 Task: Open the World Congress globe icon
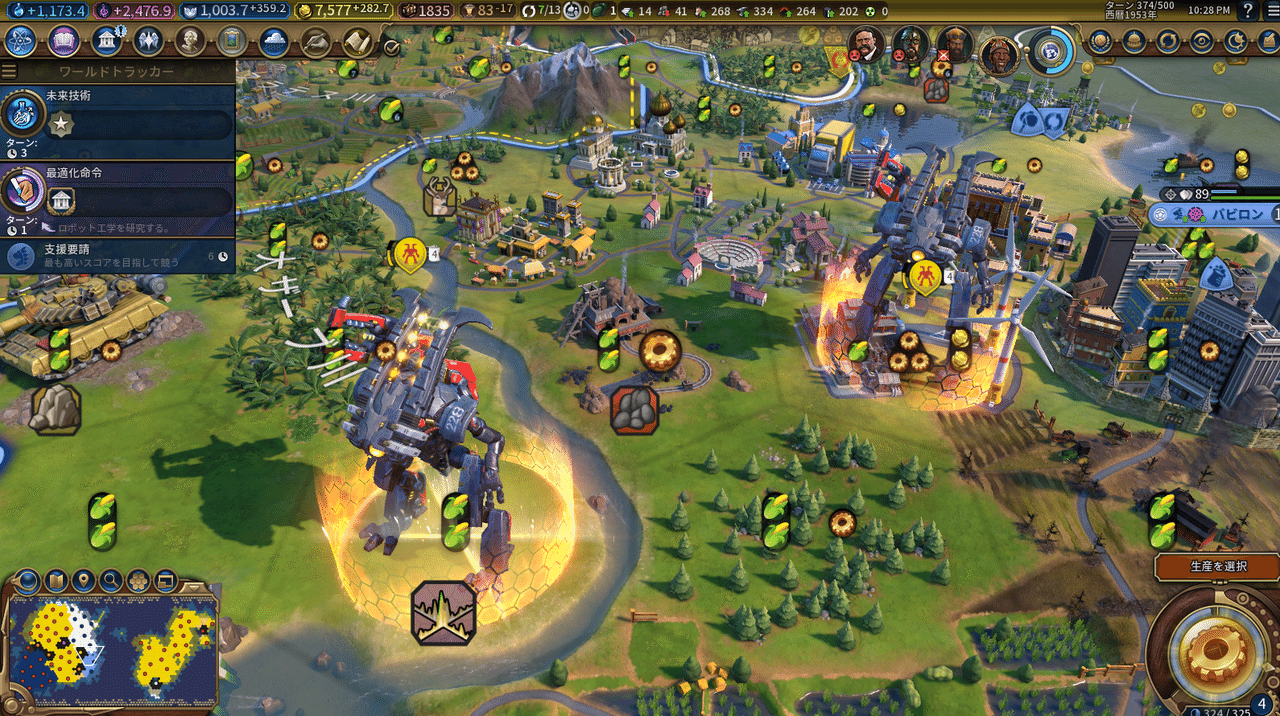[1049, 50]
